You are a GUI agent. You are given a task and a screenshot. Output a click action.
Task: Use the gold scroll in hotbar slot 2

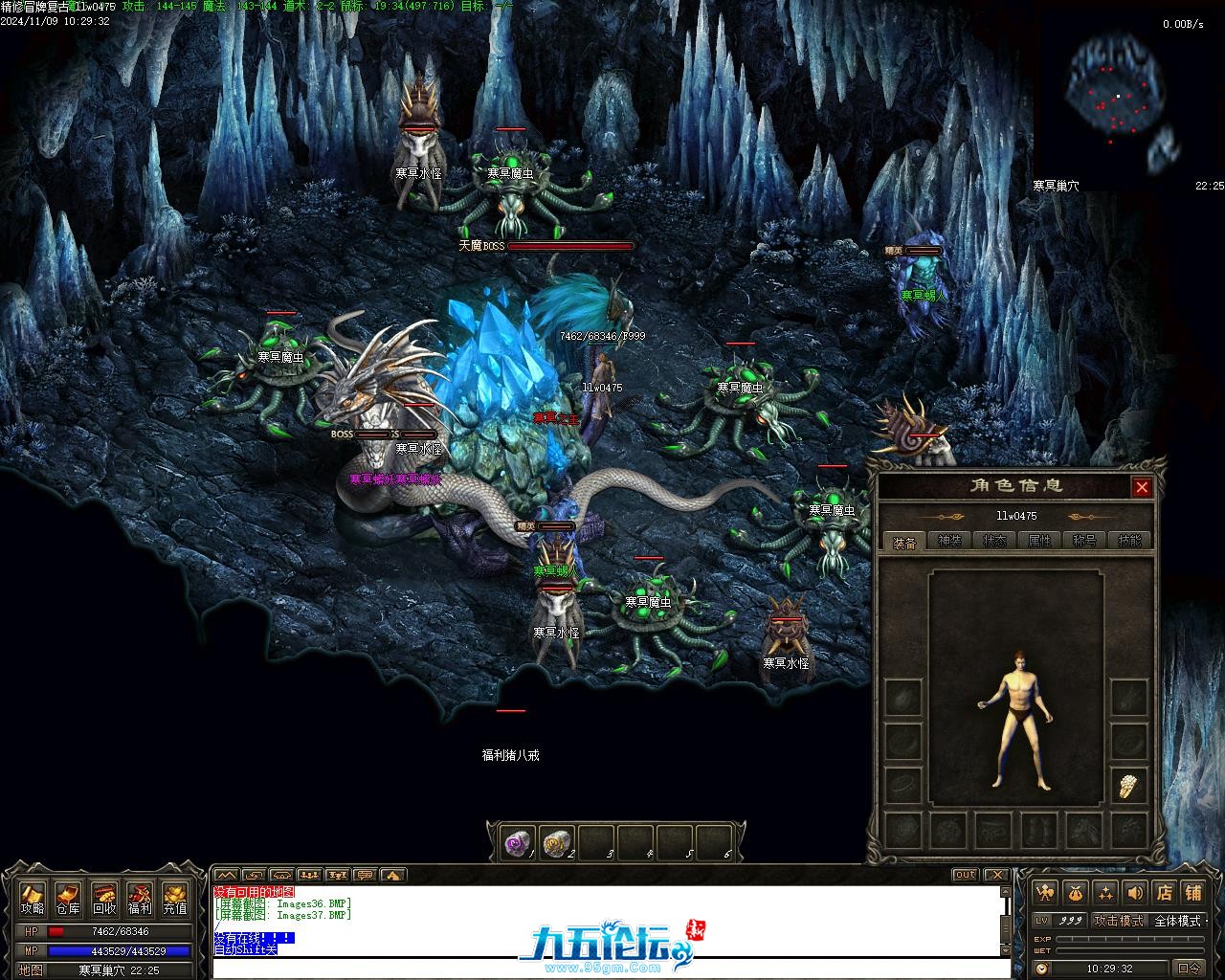click(x=556, y=842)
